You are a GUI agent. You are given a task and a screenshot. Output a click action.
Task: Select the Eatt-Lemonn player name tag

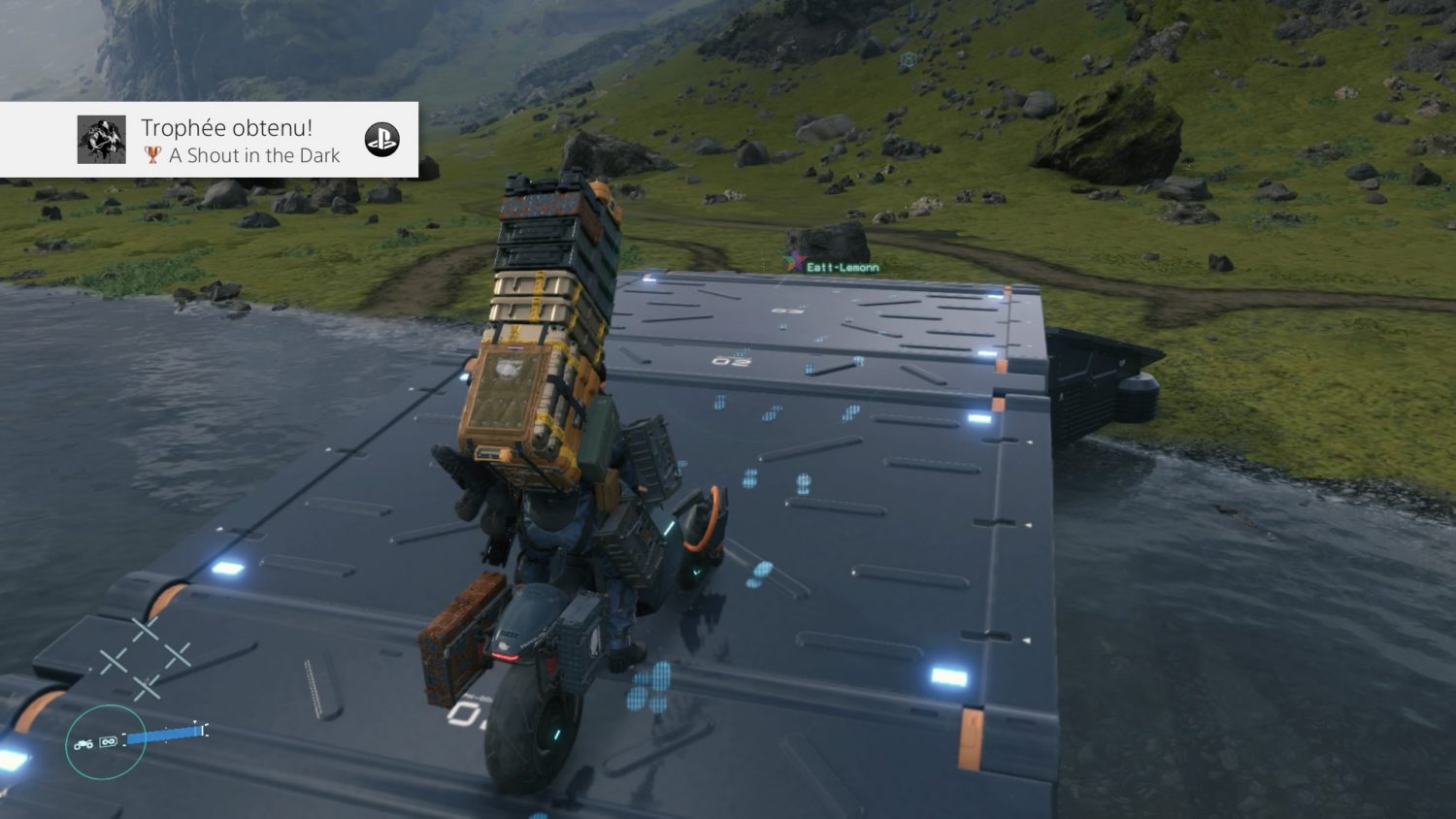842,267
